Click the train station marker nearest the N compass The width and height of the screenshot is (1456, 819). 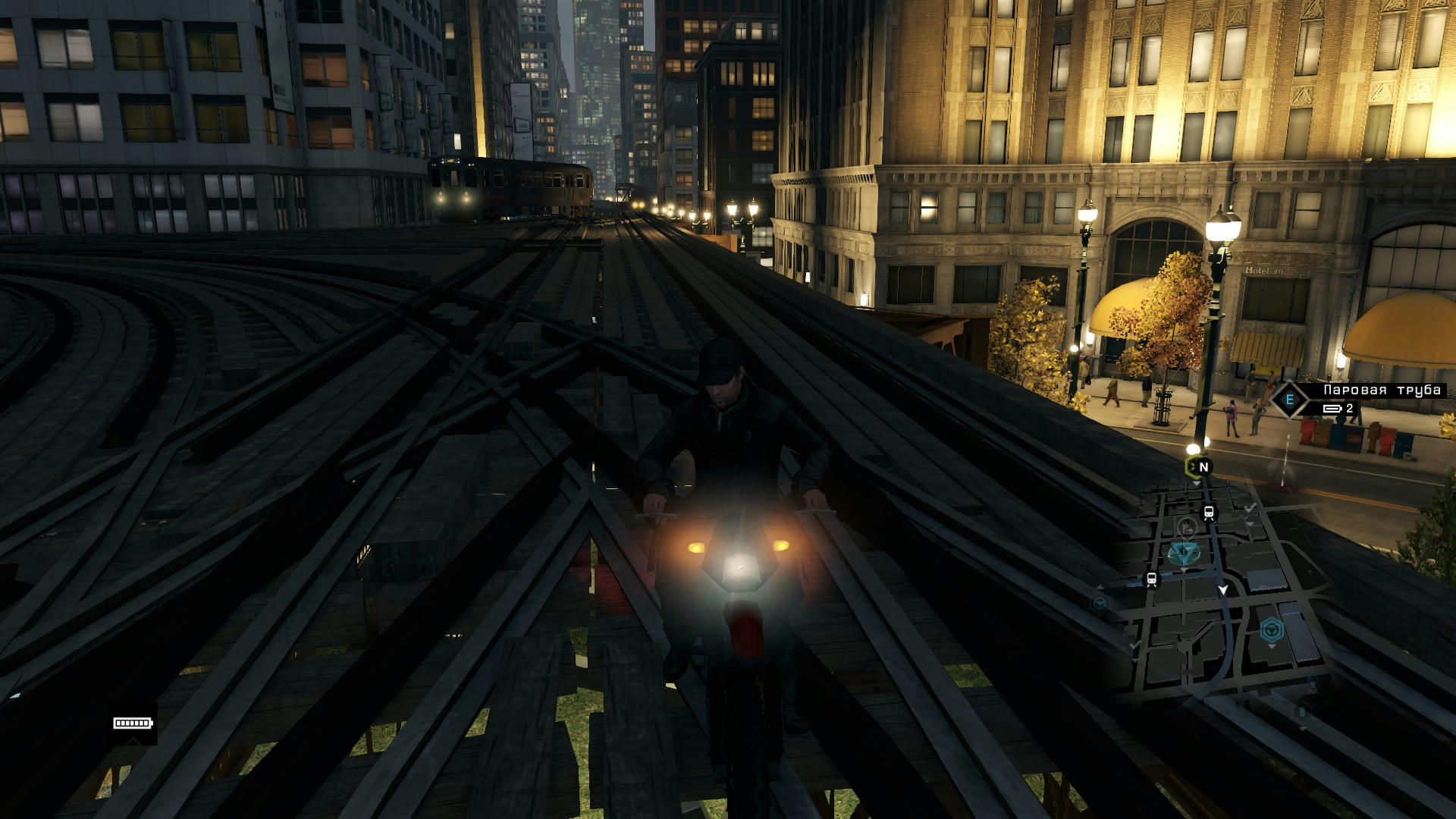click(1209, 513)
